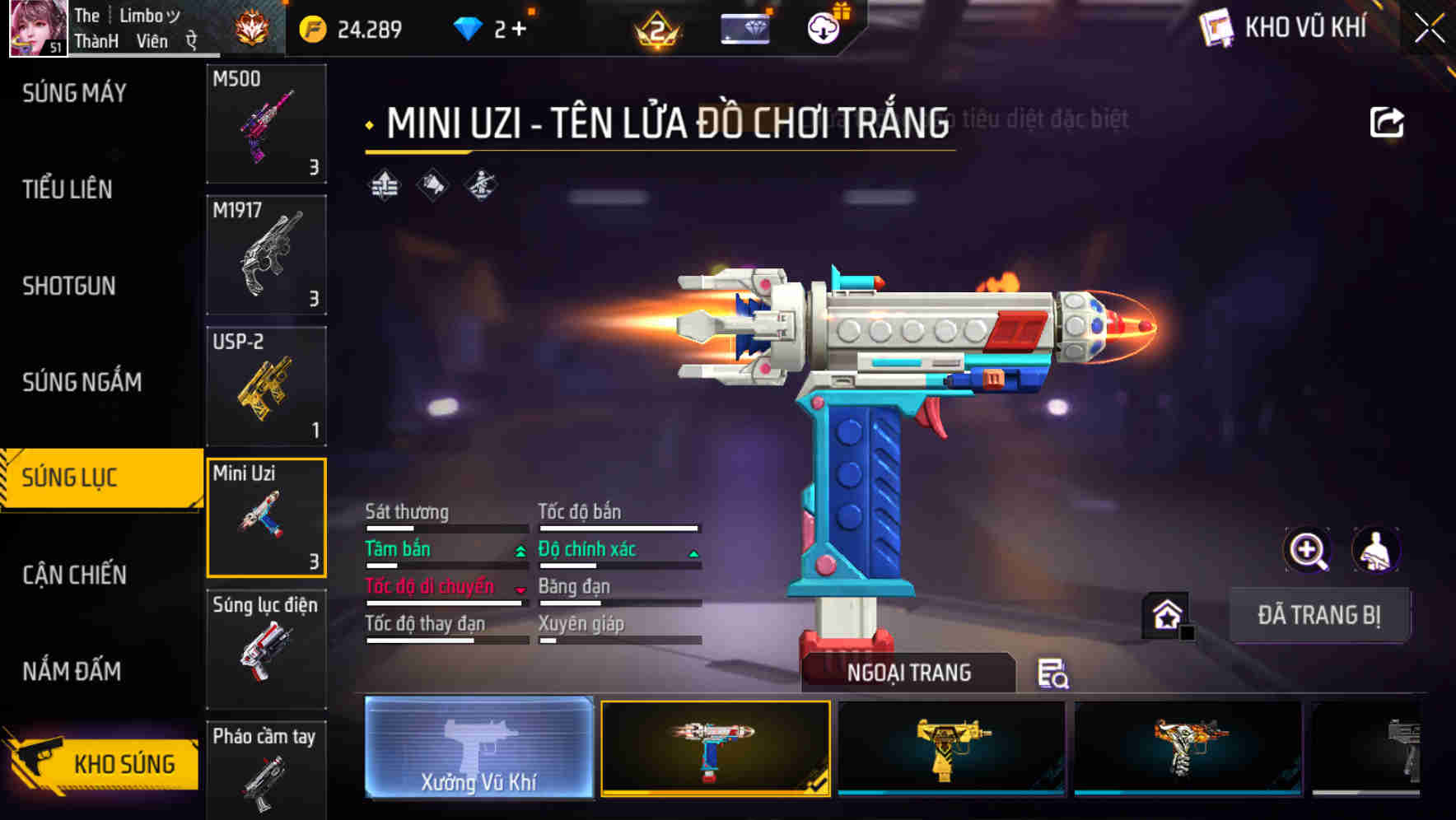Image resolution: width=1456 pixels, height=820 pixels.
Task: Select the golden Mini Uzi skin
Action: click(951, 748)
